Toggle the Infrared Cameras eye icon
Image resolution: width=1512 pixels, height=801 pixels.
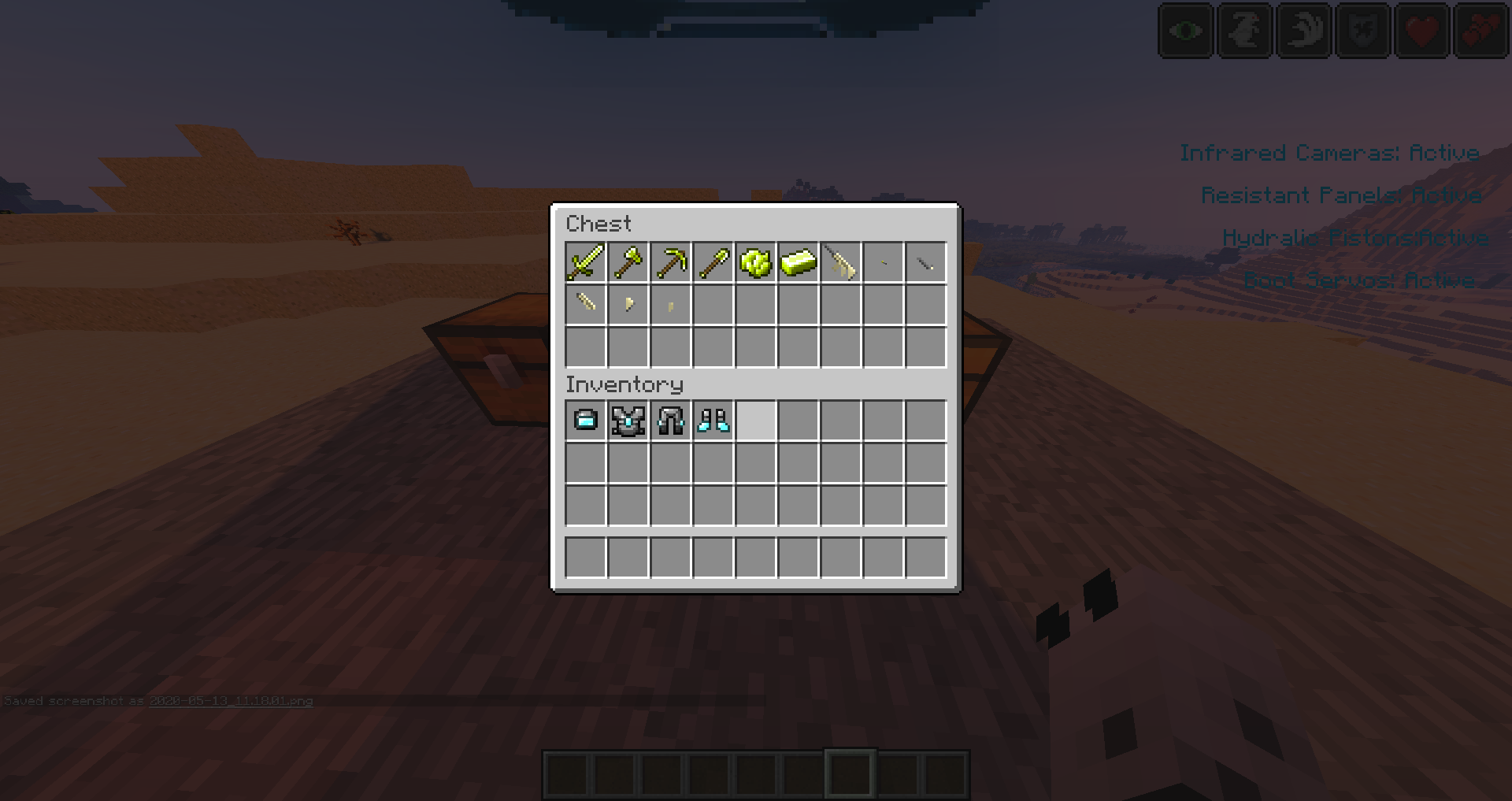(x=1185, y=31)
